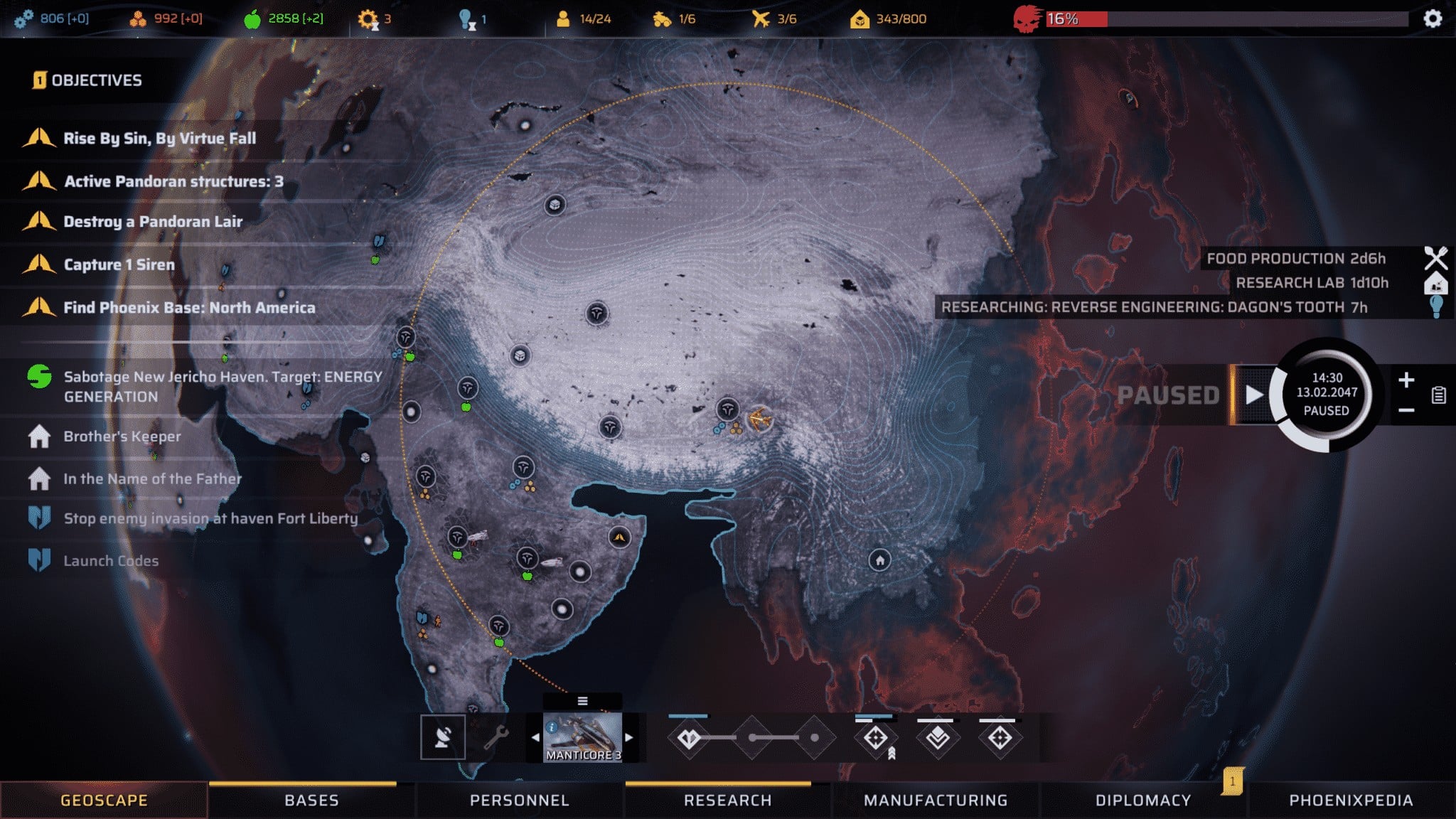
Task: Open the settings gear
Action: click(x=1433, y=18)
